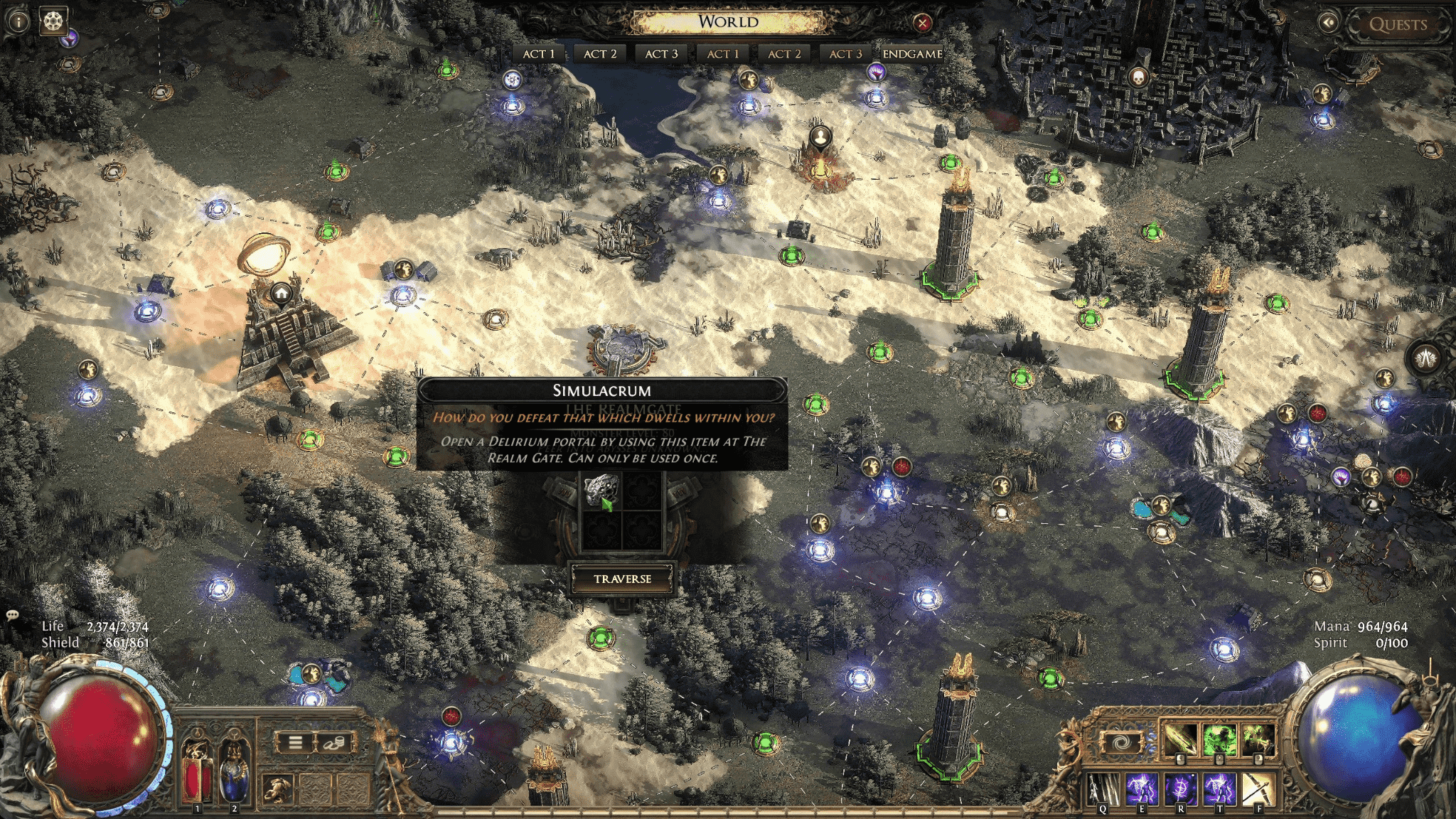Collapse the Quests panel using its arrow
Image resolution: width=1456 pixels, height=819 pixels.
point(1328,23)
